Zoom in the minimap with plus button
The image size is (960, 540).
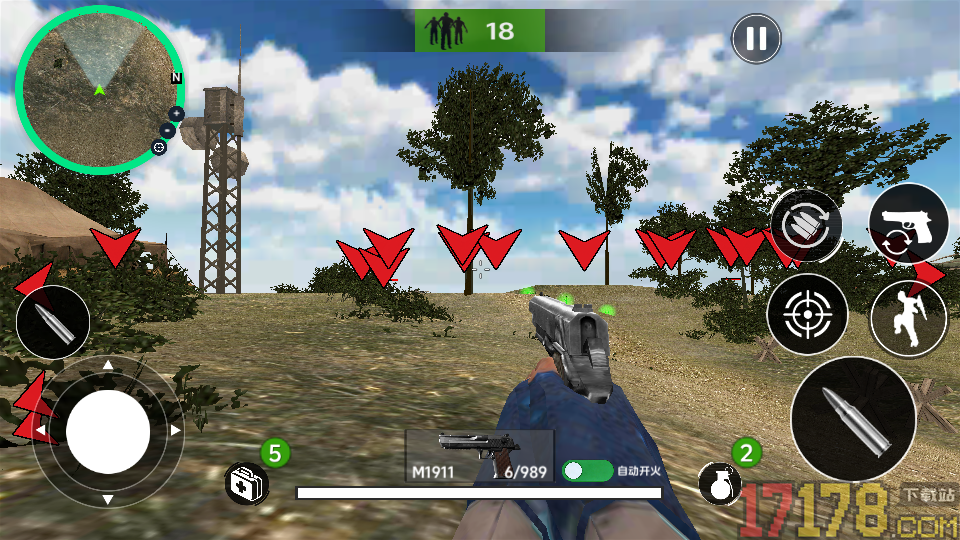177,113
